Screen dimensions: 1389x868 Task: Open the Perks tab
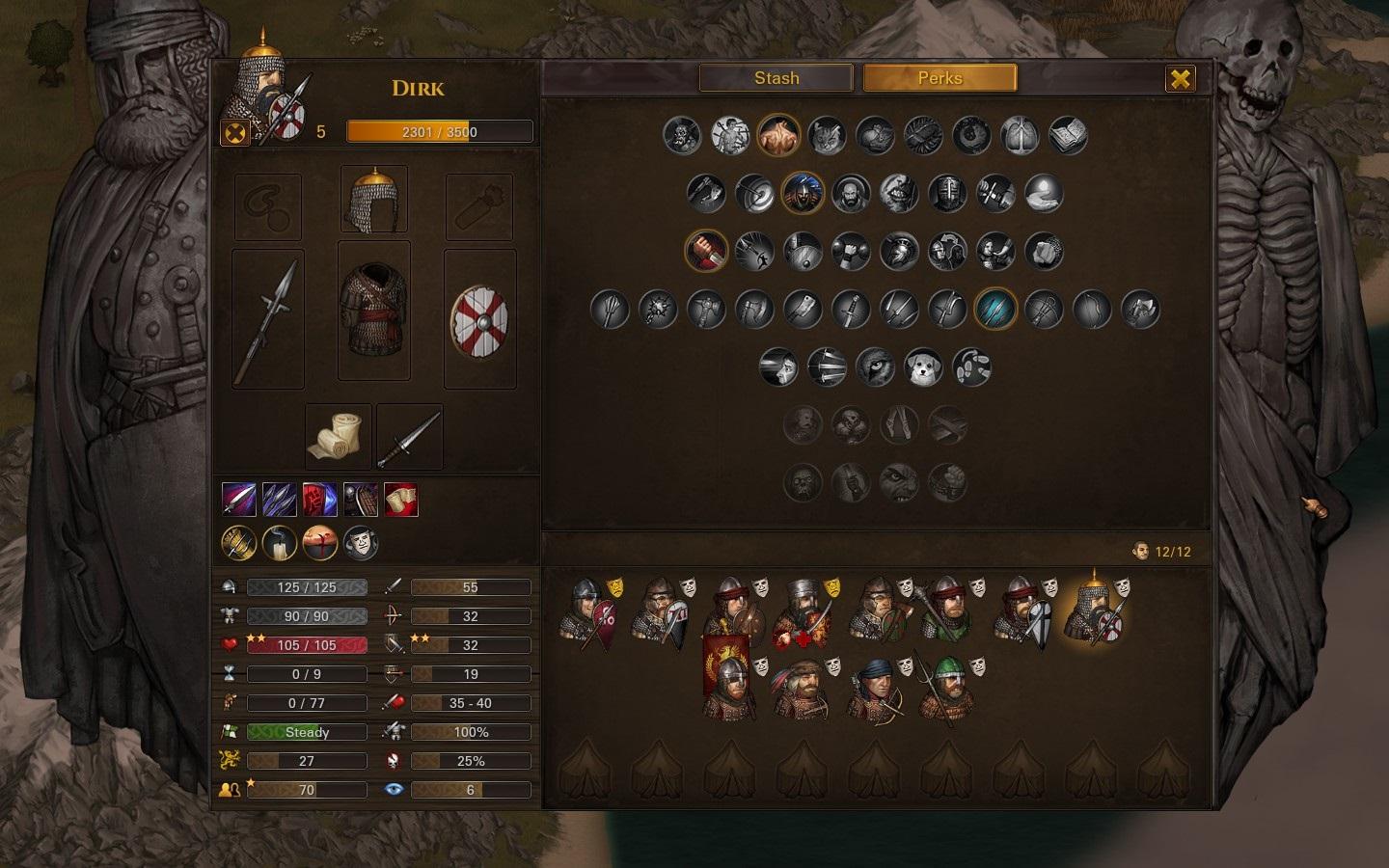(x=940, y=78)
